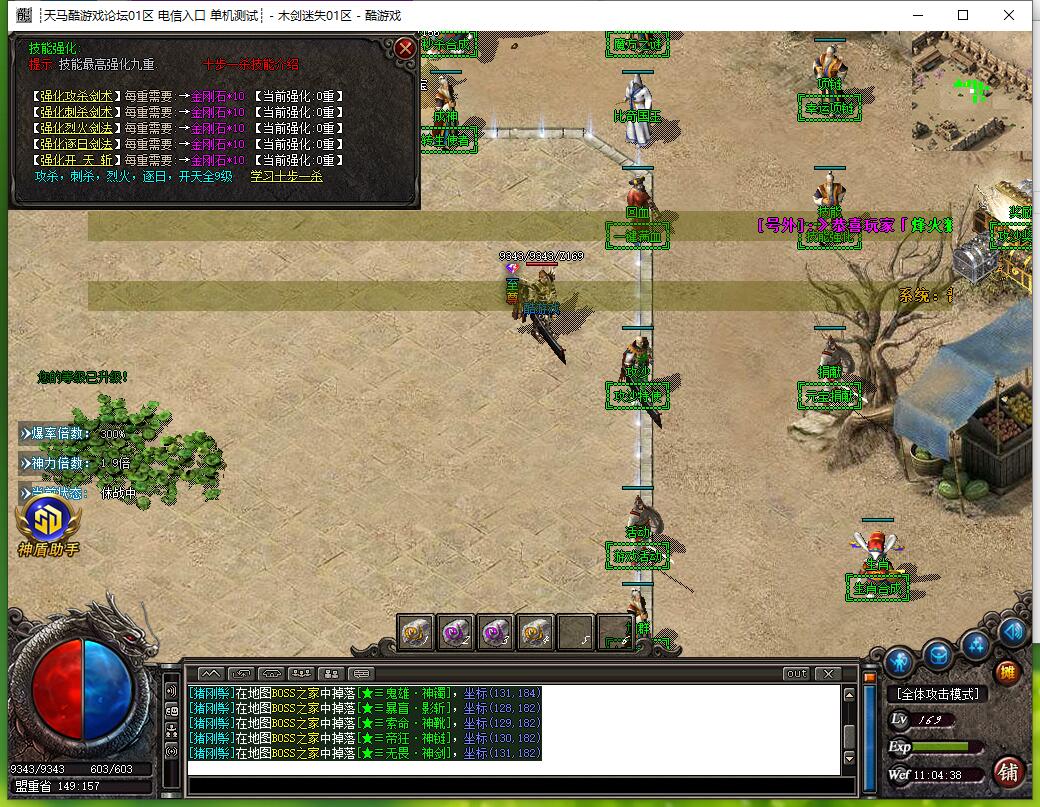Screen dimensions: 1040x807
Task: Open the blue character figure icon
Action: 900,660
